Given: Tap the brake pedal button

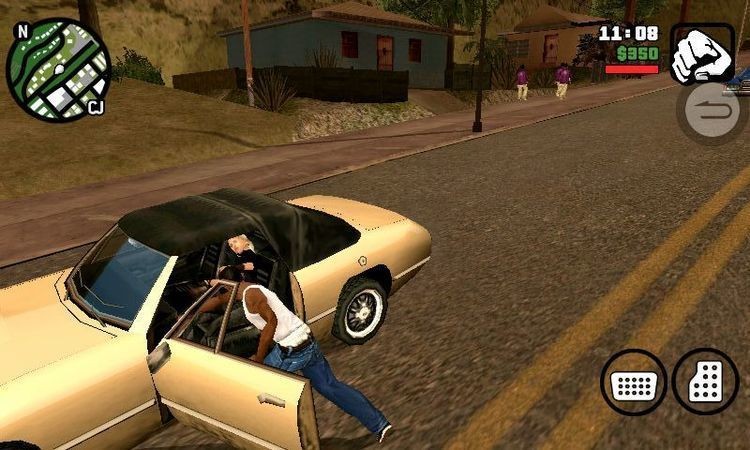Looking at the screenshot, I should tap(634, 382).
